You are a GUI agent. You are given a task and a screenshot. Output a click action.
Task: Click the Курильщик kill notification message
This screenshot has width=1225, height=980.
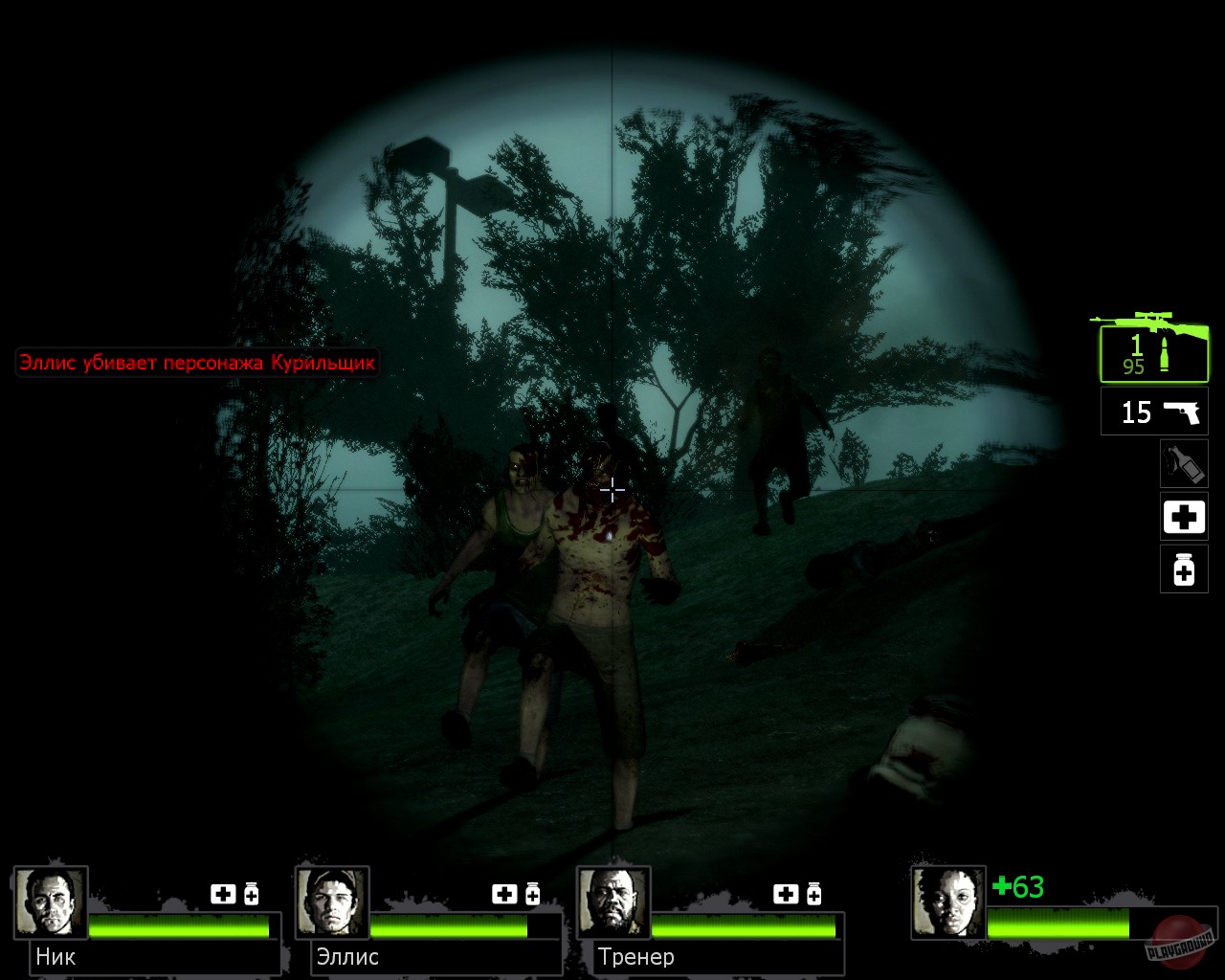(x=196, y=363)
